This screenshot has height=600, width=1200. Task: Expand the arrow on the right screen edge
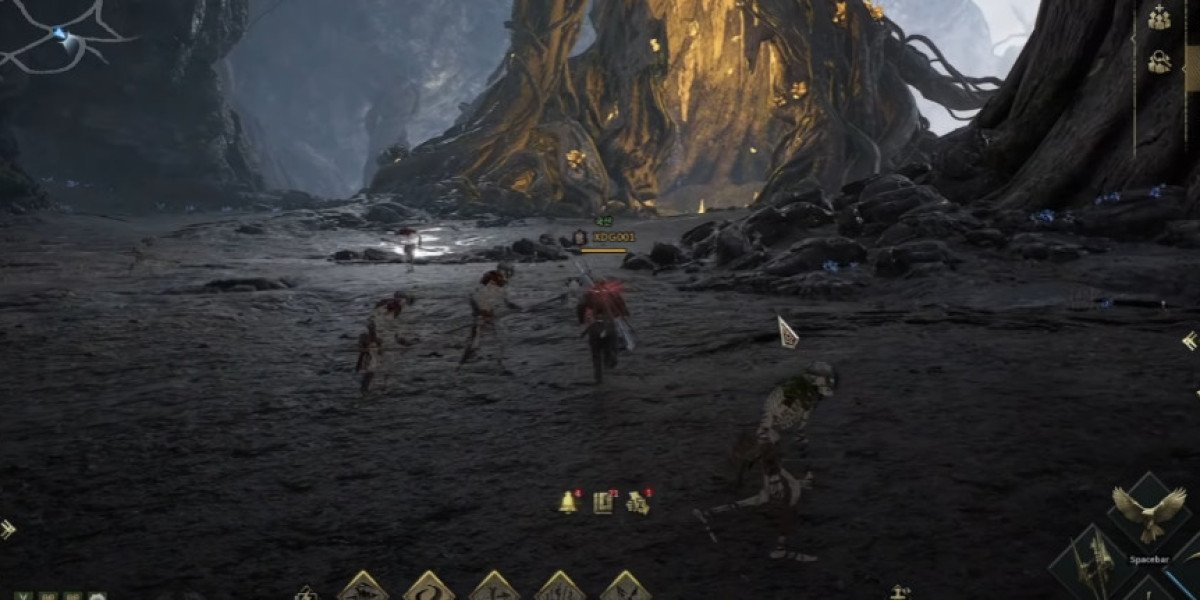1190,342
